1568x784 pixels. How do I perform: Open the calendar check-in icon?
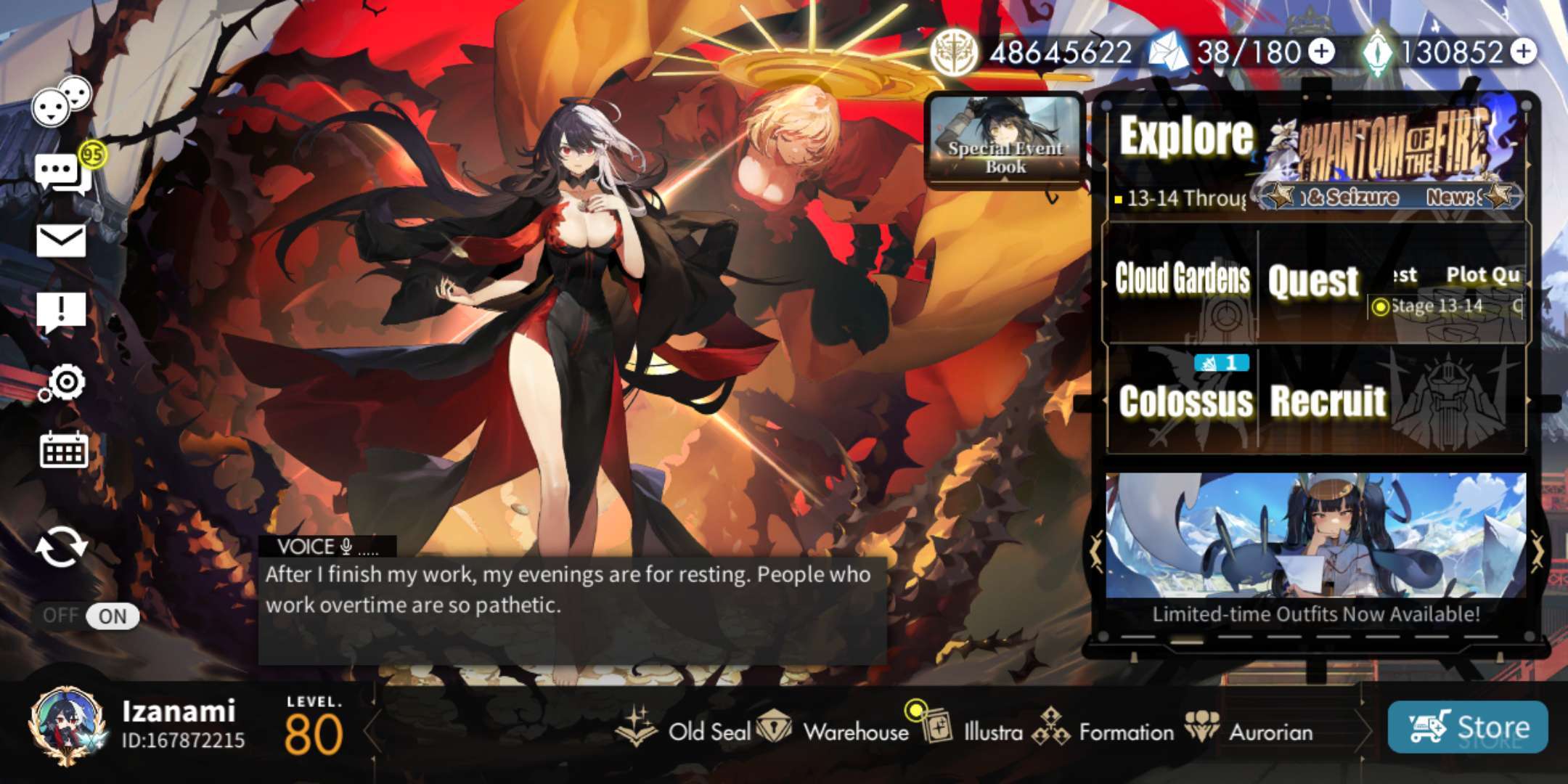point(64,450)
